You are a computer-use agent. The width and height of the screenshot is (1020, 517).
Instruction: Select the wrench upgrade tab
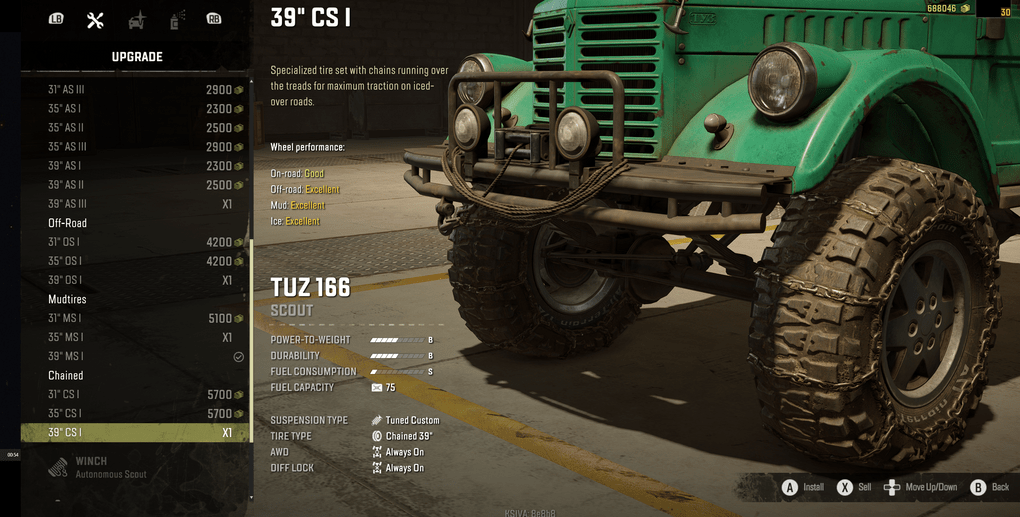[95, 20]
